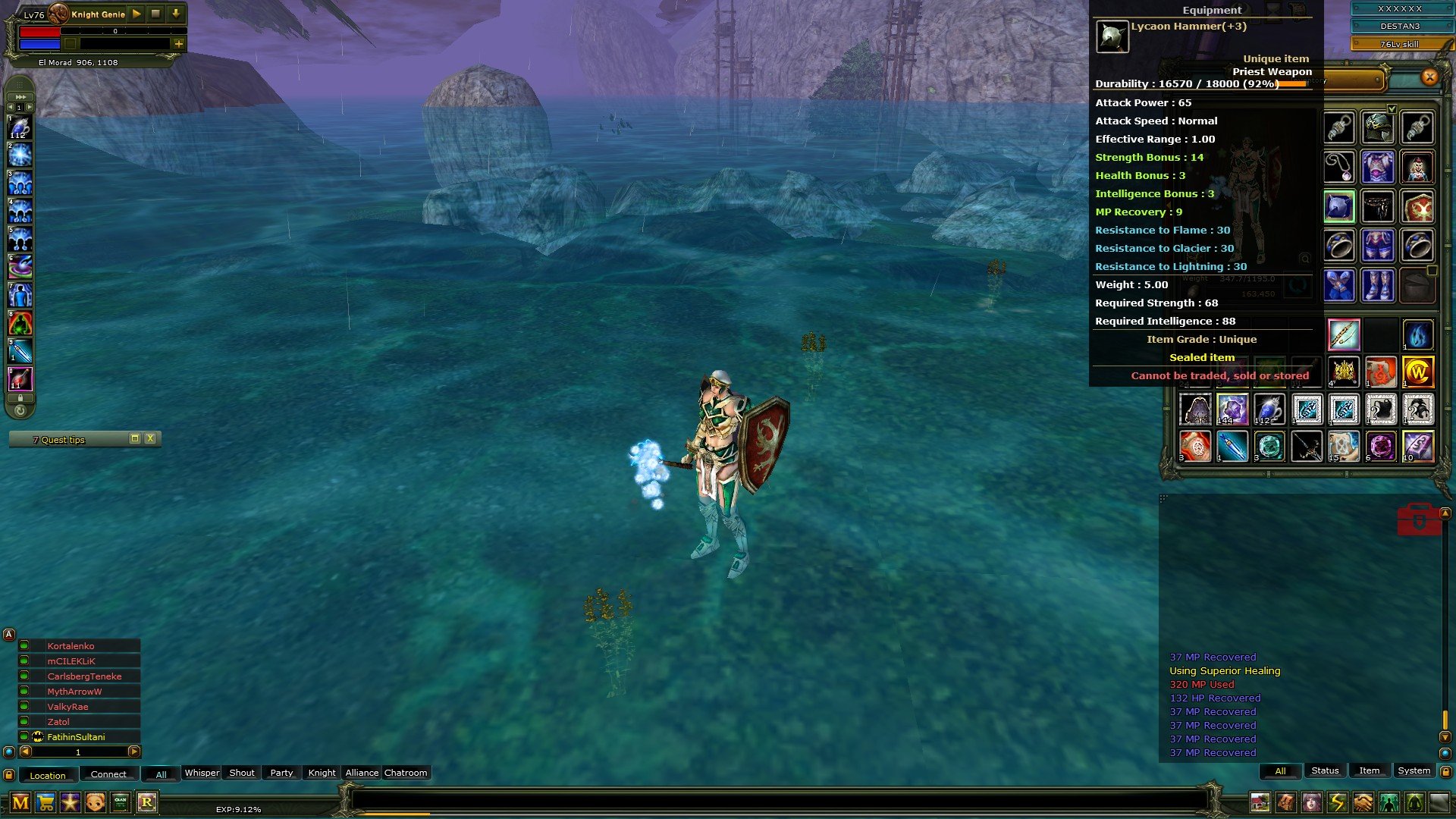Switch chat to the Whisper tab
This screenshot has height=819, width=1456.
(x=202, y=773)
